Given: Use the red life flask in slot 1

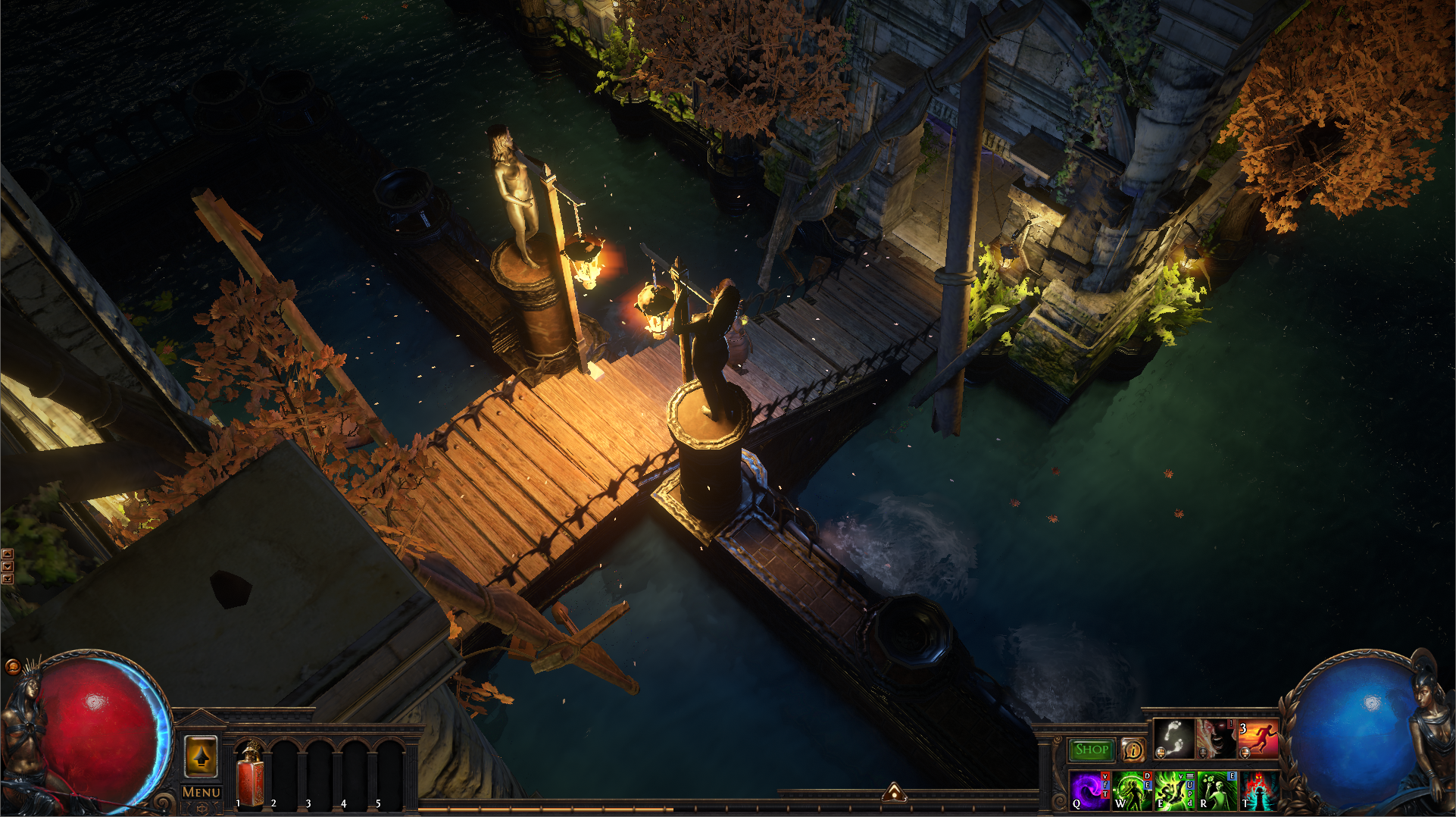Looking at the screenshot, I should click(x=250, y=775).
